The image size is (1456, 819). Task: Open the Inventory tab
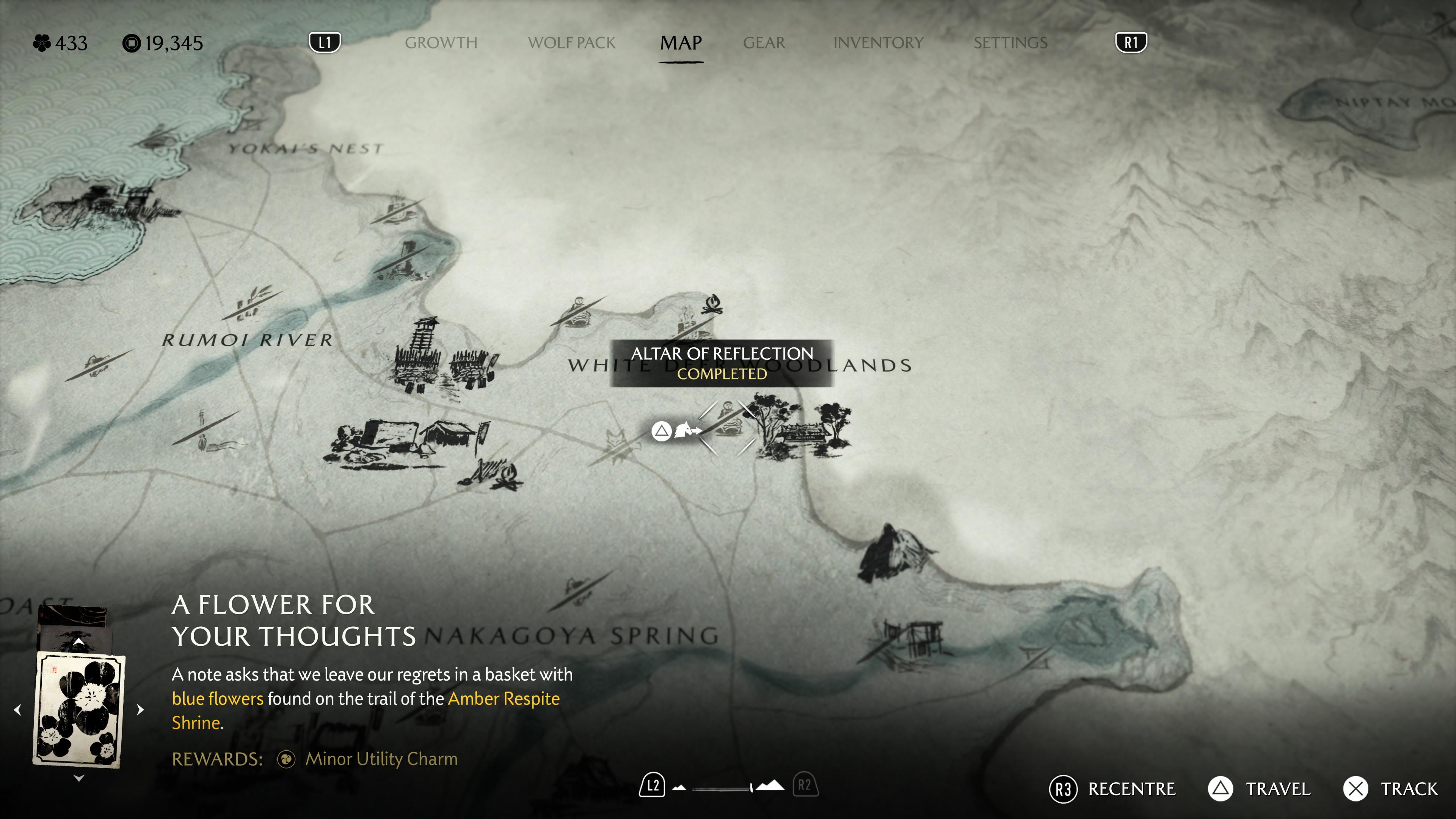[x=878, y=43]
